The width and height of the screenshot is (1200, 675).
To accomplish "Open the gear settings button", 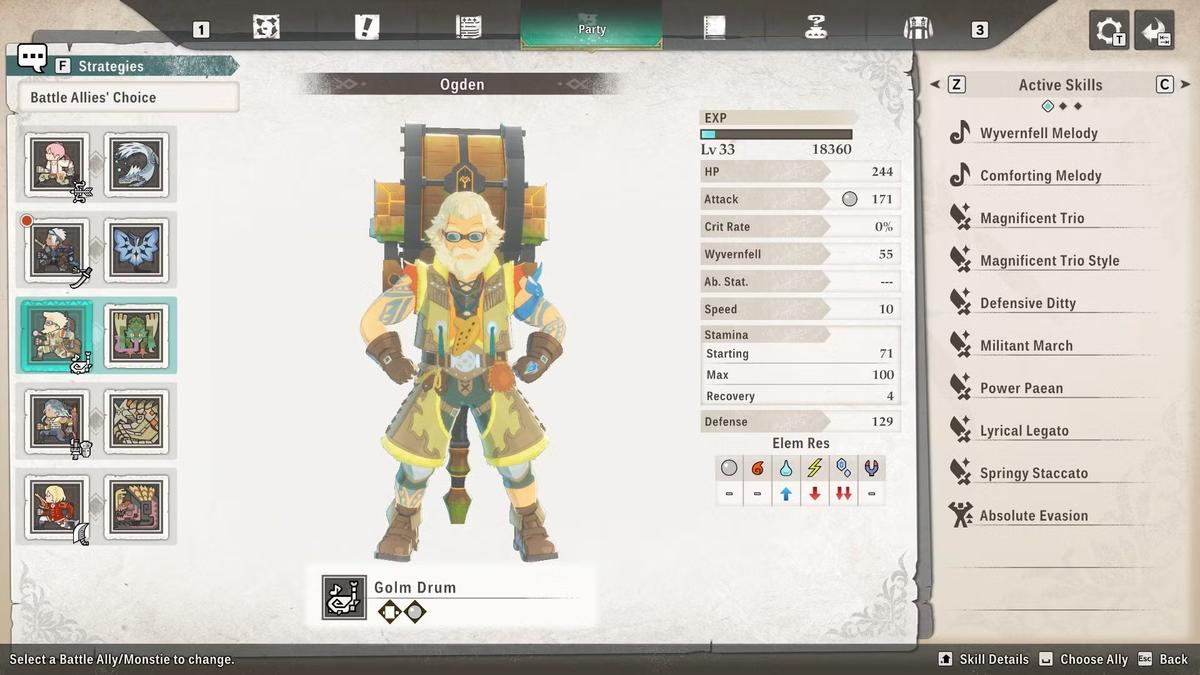I will tap(1109, 30).
